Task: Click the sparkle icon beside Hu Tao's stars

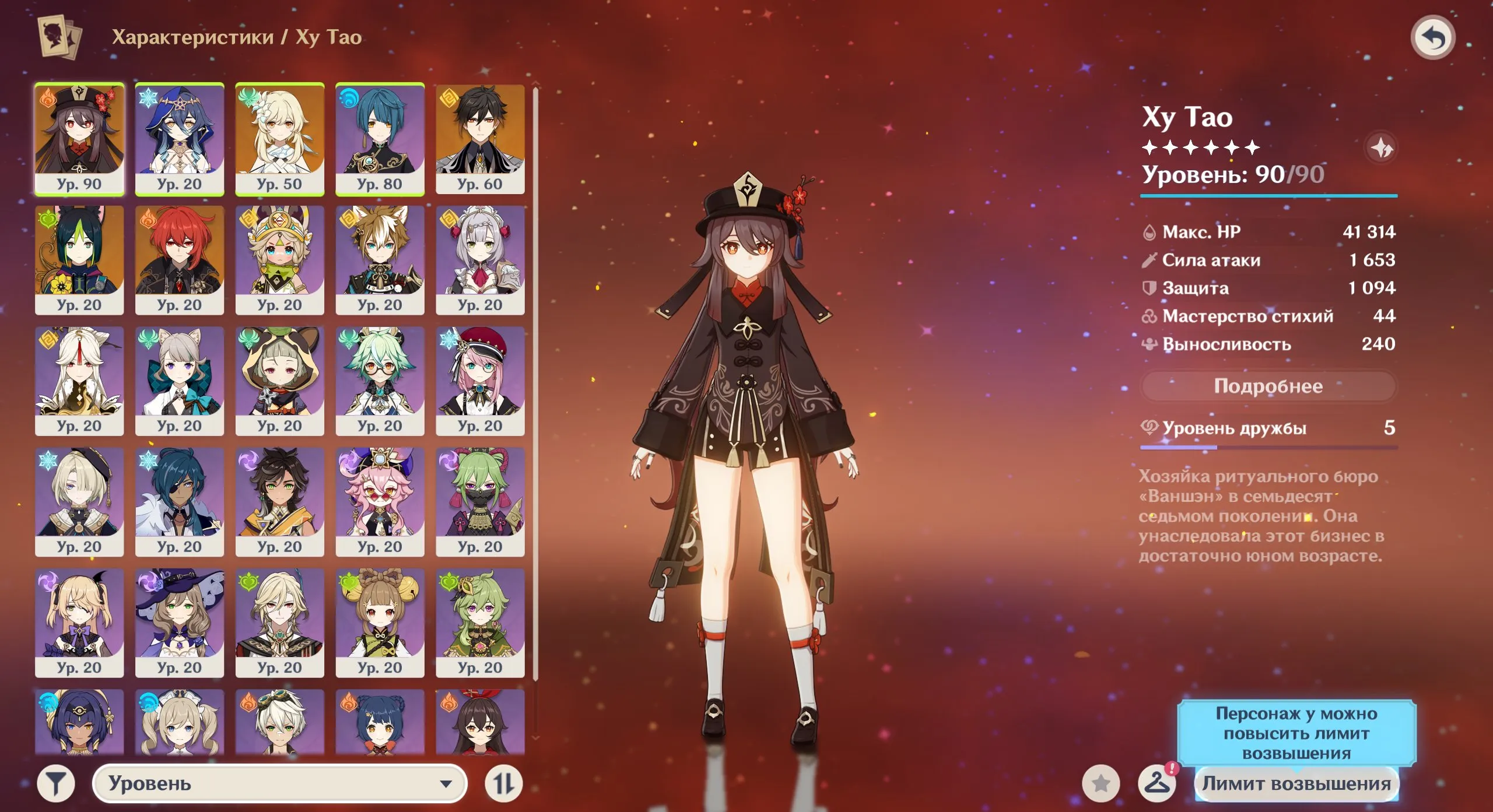Action: (1381, 148)
